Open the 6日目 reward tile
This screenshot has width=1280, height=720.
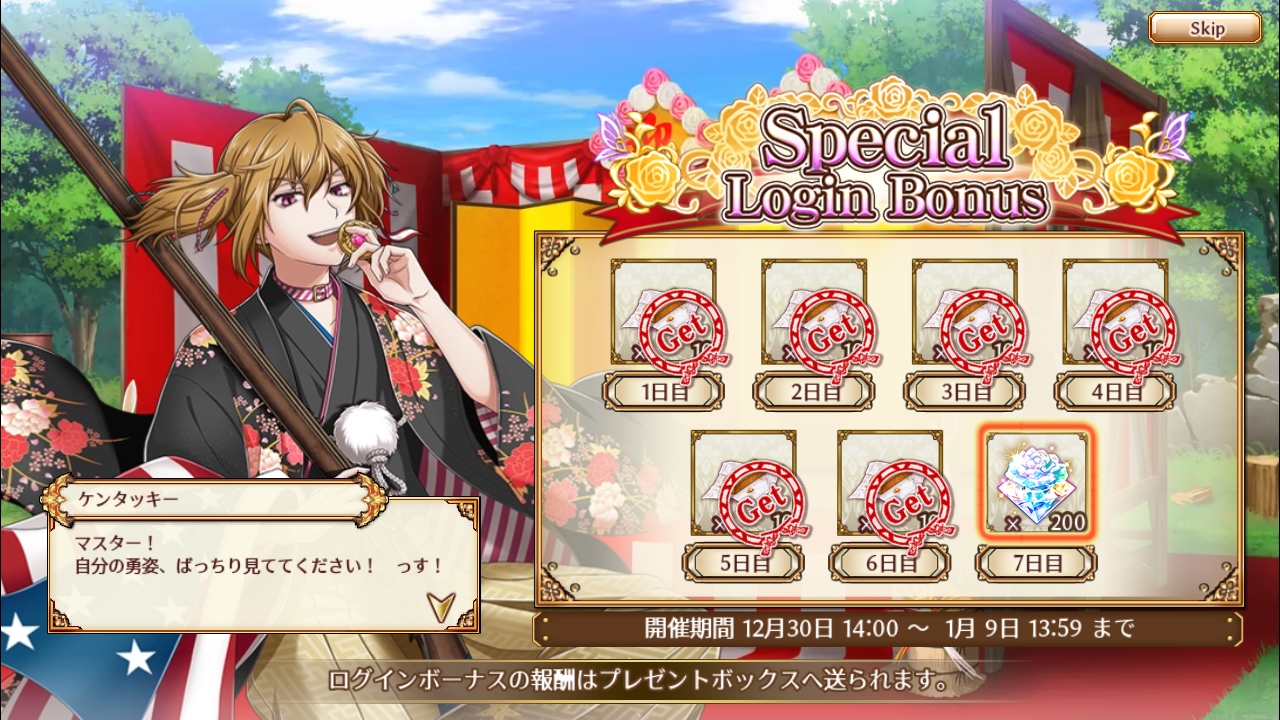click(890, 485)
